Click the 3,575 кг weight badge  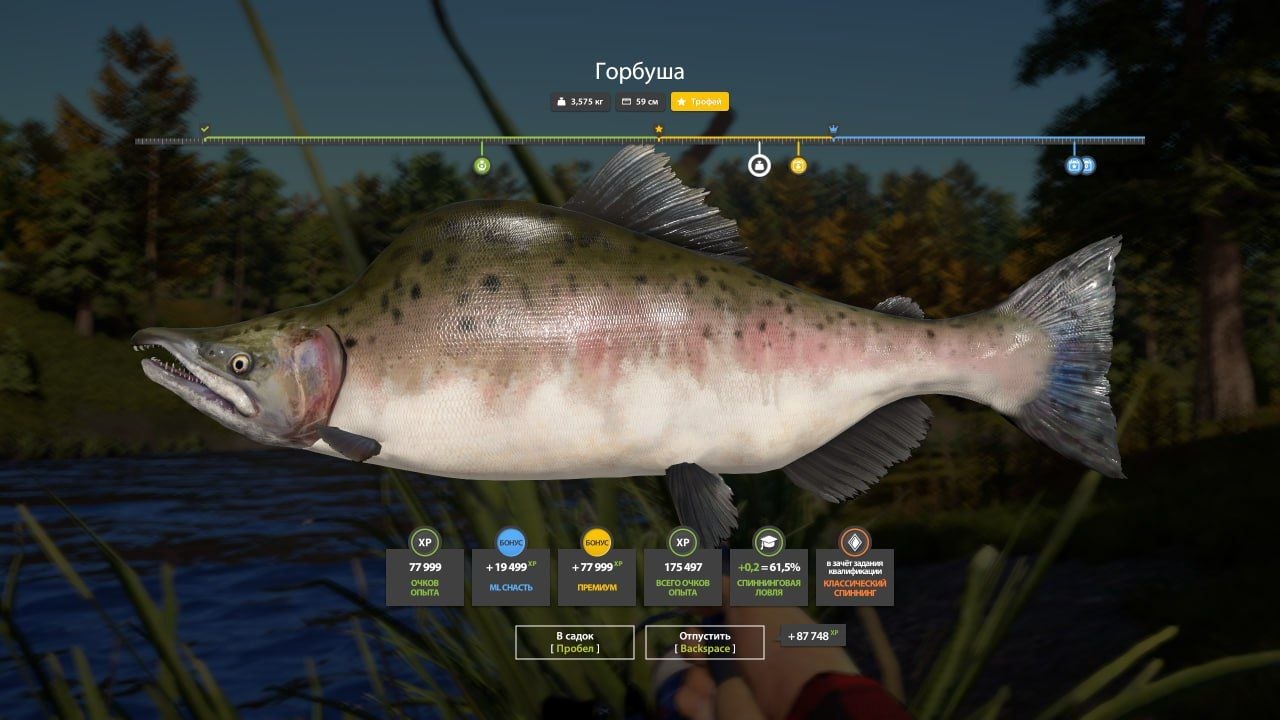(x=580, y=101)
